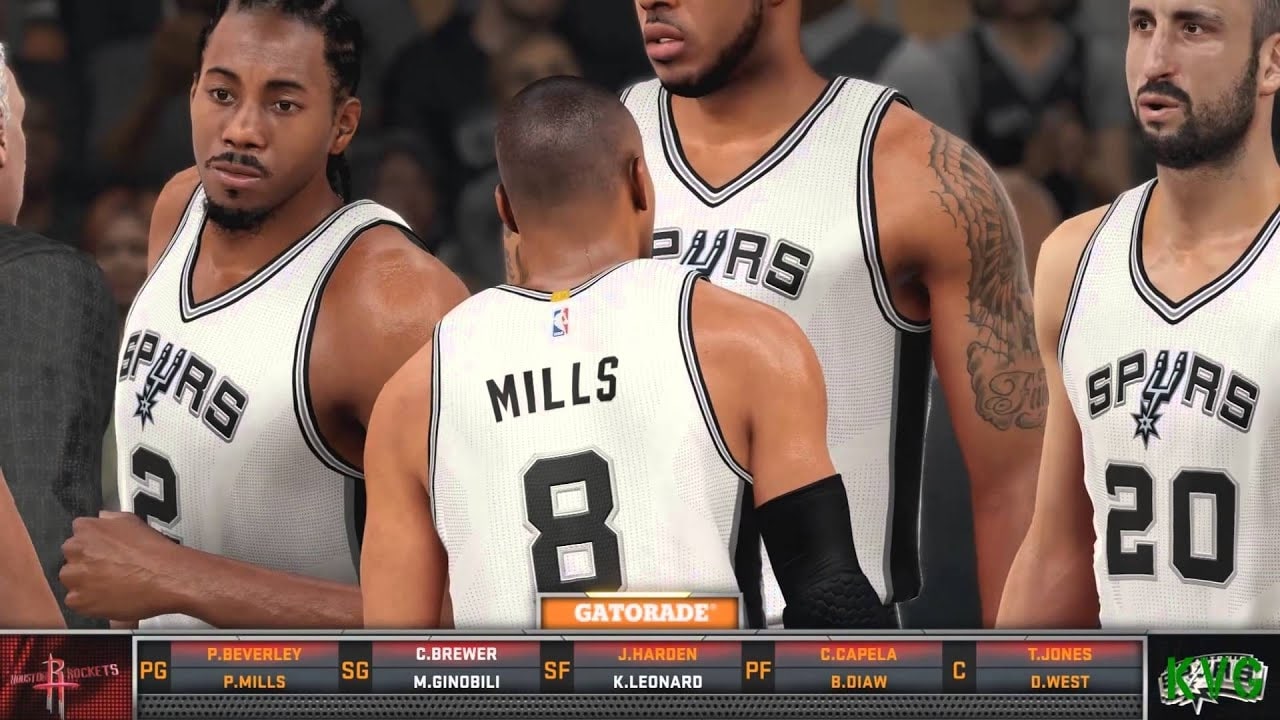
Task: Click the NBA logo on jersey number 8
Action: 563,320
